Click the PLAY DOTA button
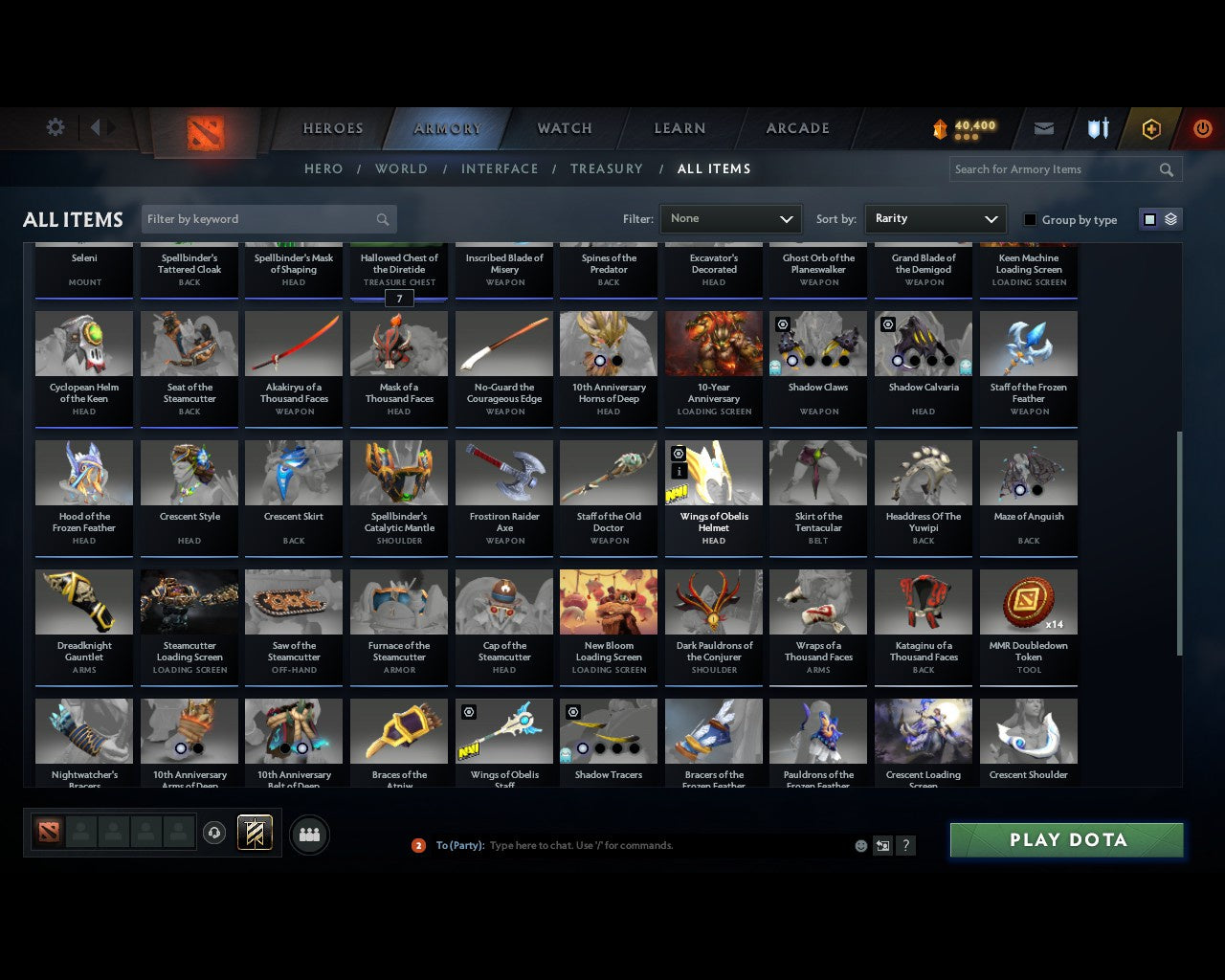This screenshot has height=980, width=1225. 1065,839
